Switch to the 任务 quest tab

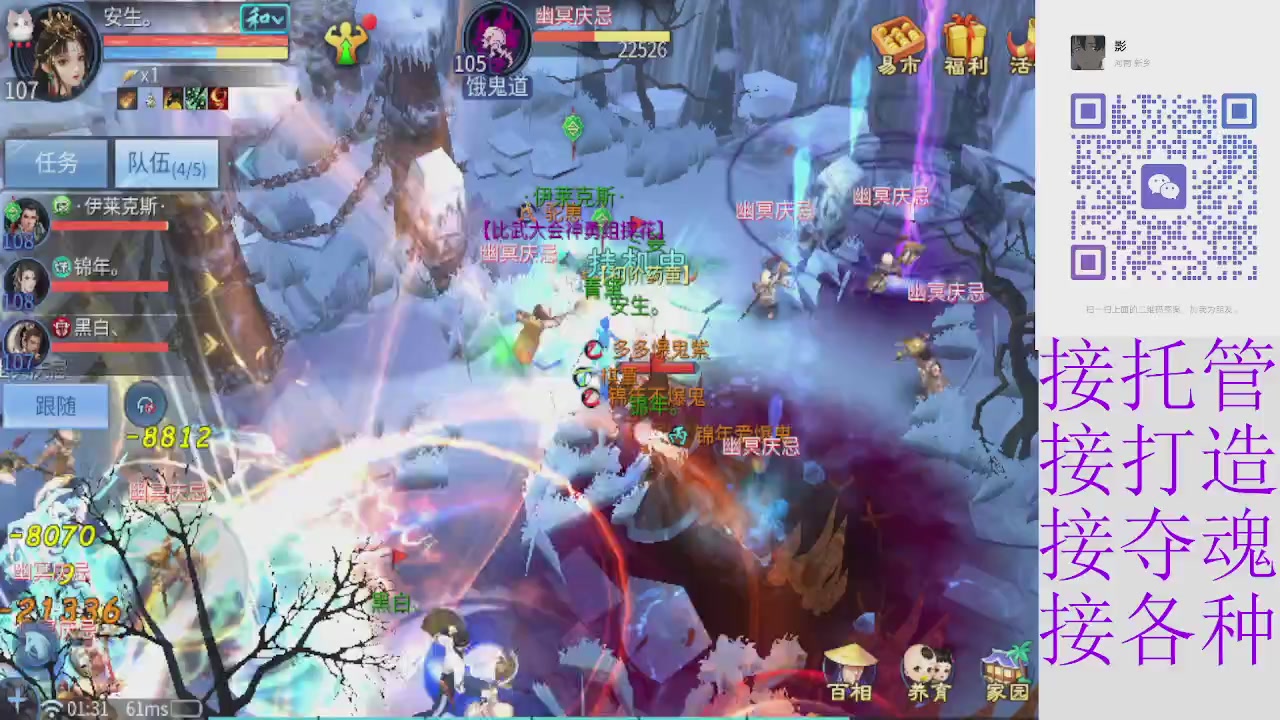[55, 163]
